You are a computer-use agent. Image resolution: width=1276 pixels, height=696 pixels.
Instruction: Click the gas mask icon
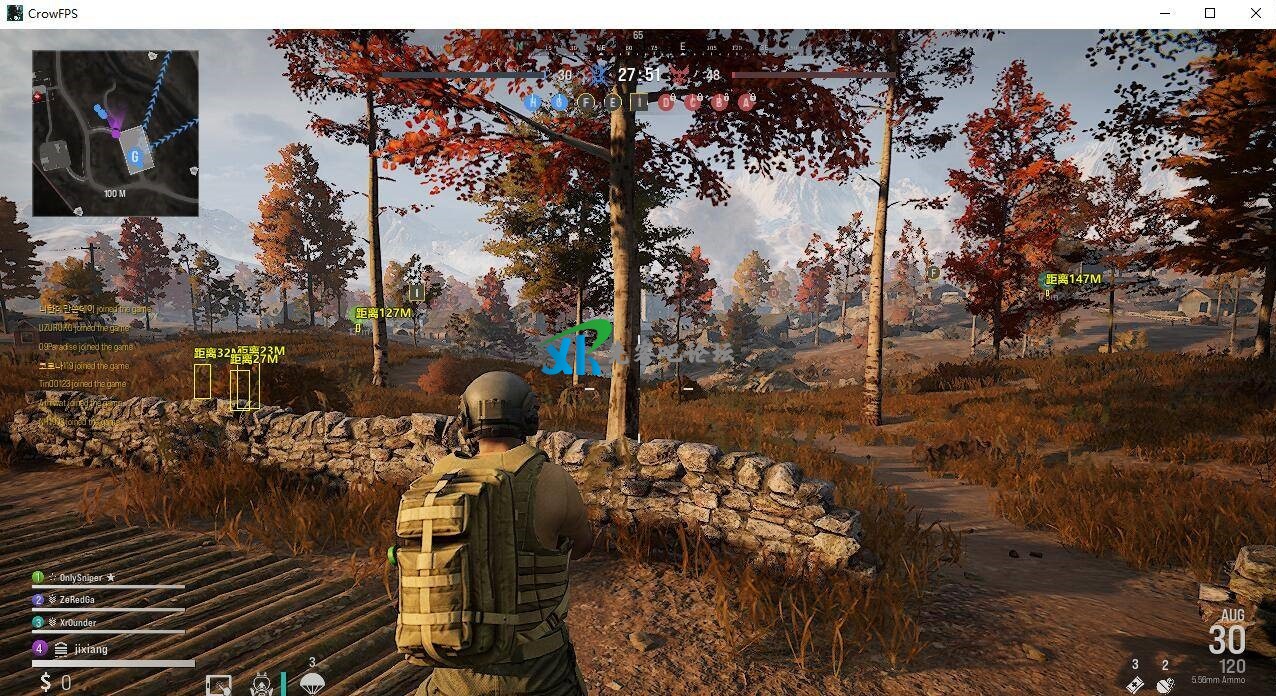(x=261, y=685)
